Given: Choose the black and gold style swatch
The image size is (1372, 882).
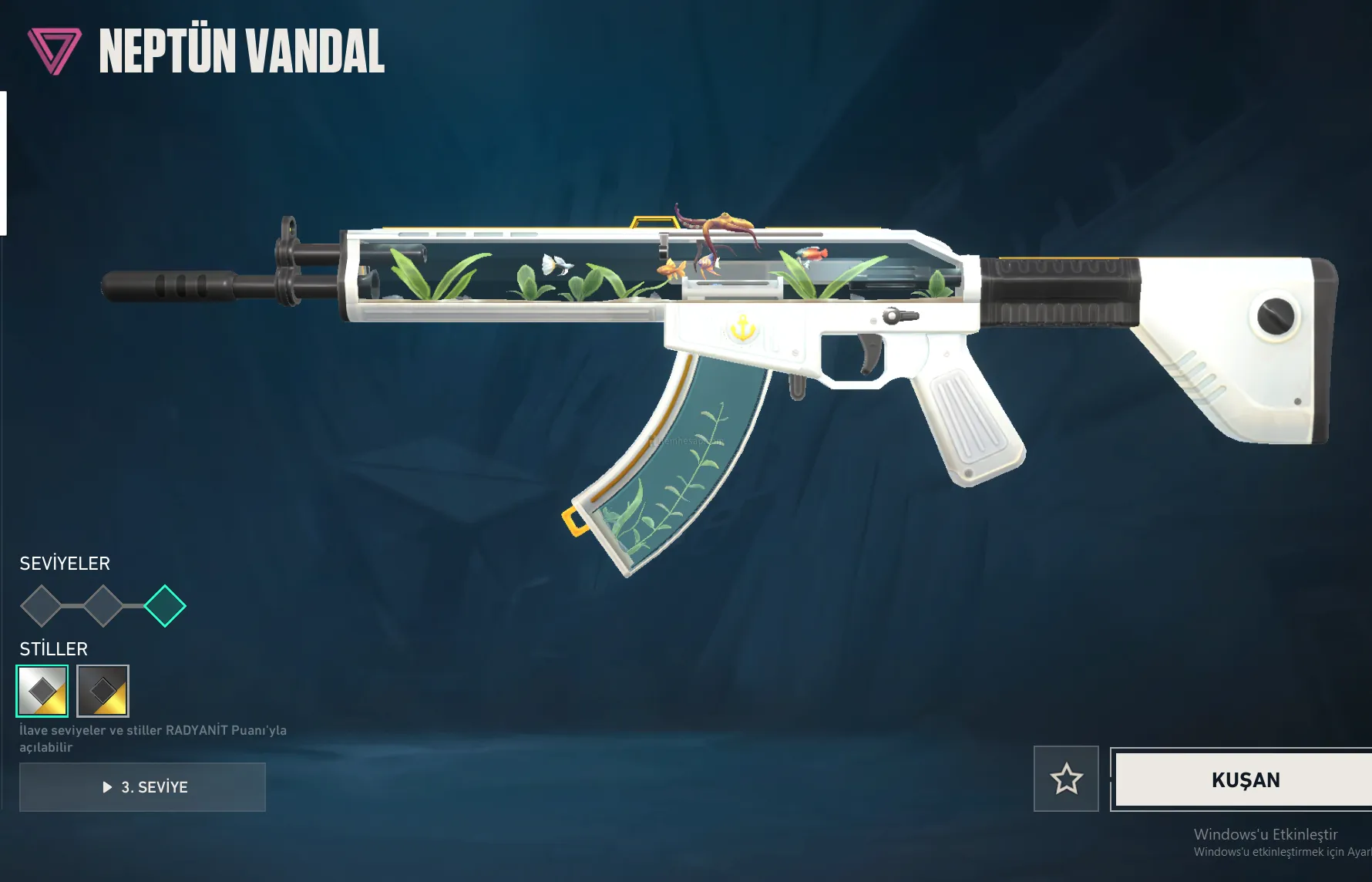Looking at the screenshot, I should tap(103, 691).
